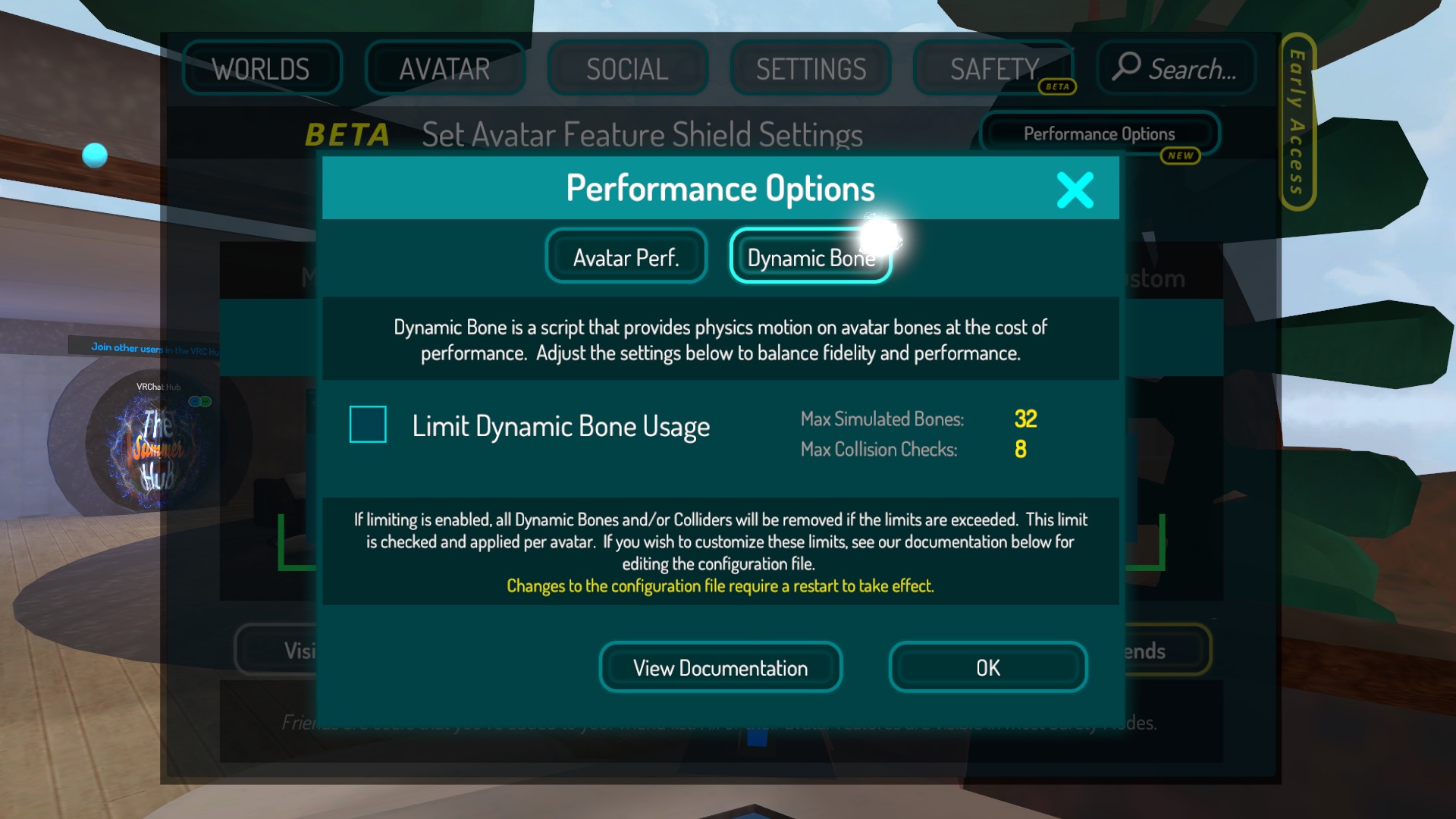Go to the Social menu
This screenshot has width=1456, height=819.
pos(627,69)
